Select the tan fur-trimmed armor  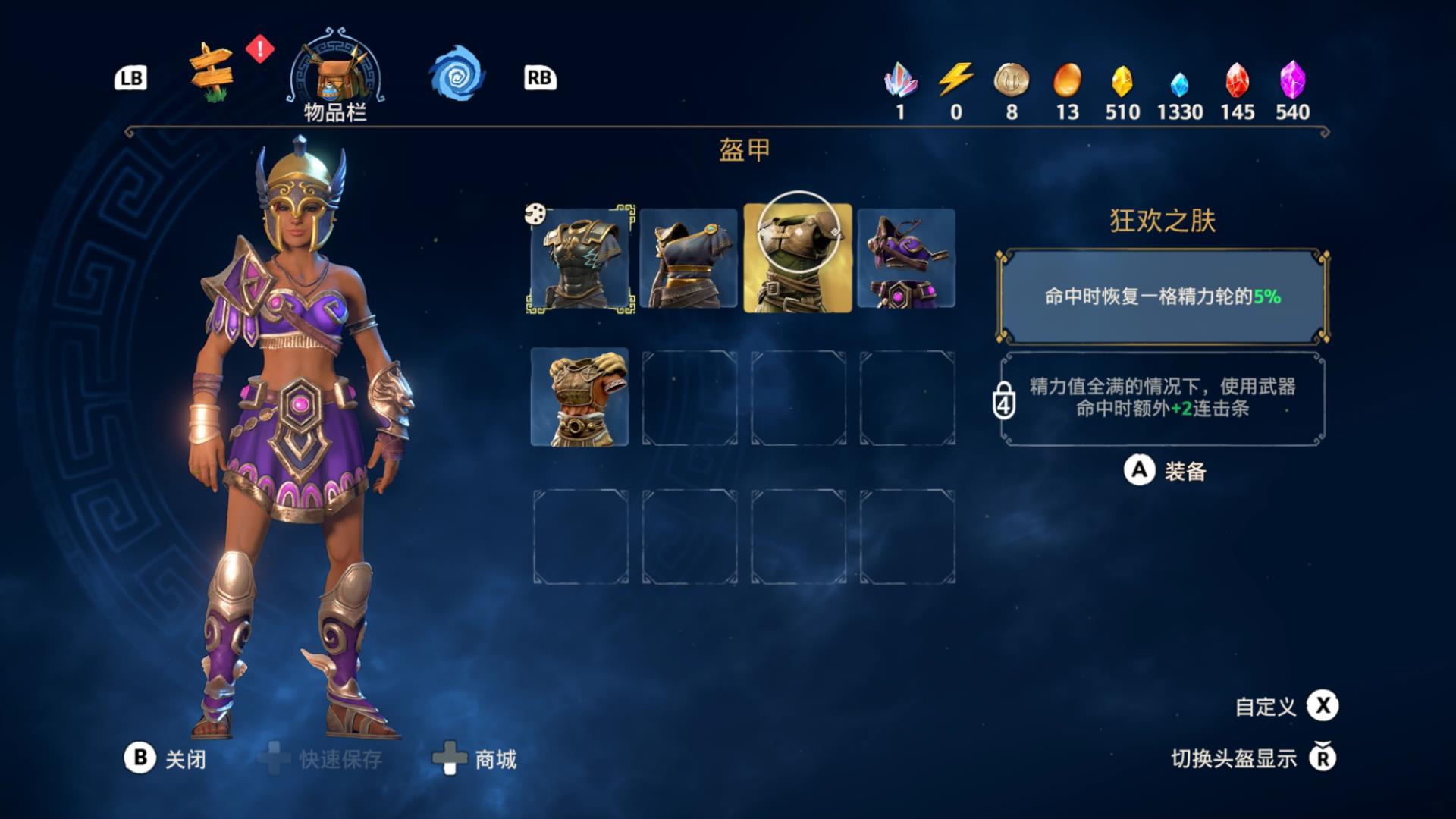coord(580,397)
